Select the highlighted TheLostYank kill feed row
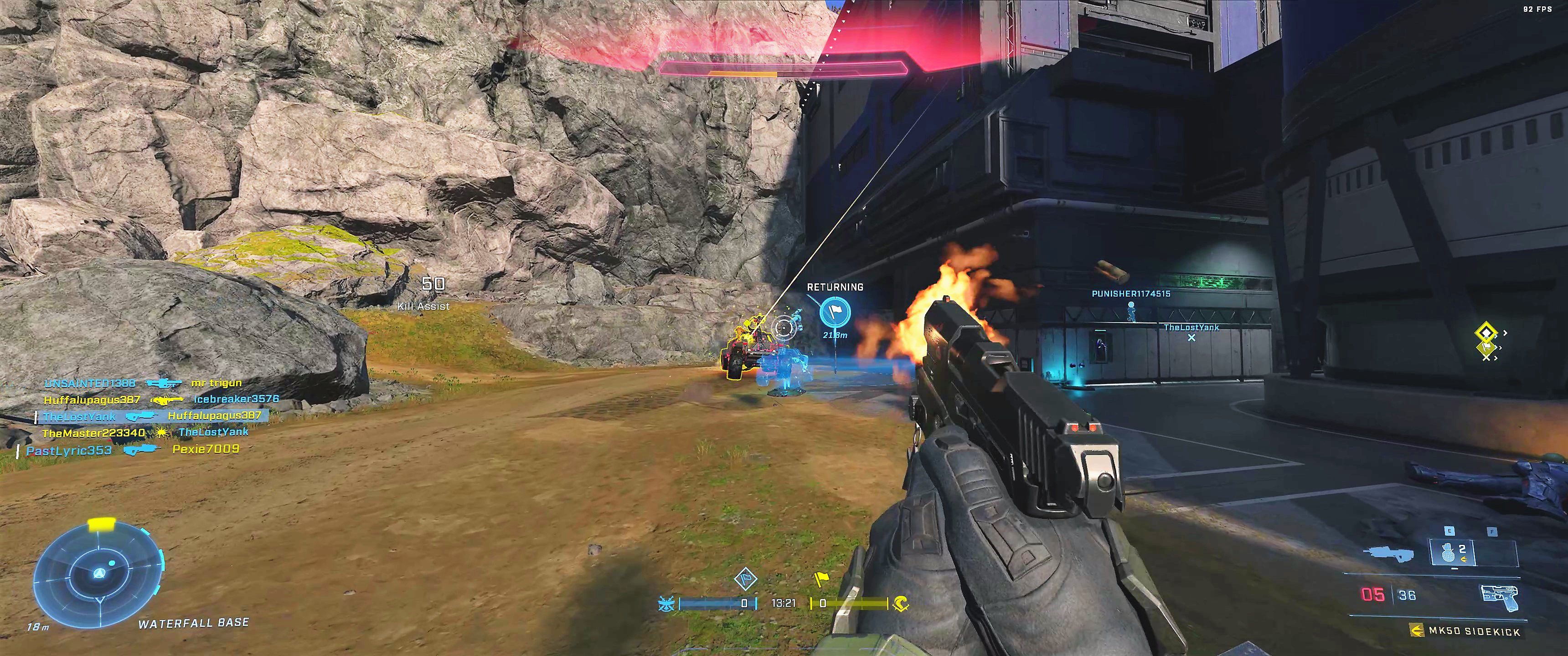The height and width of the screenshot is (656, 1568). pyautogui.click(x=152, y=416)
